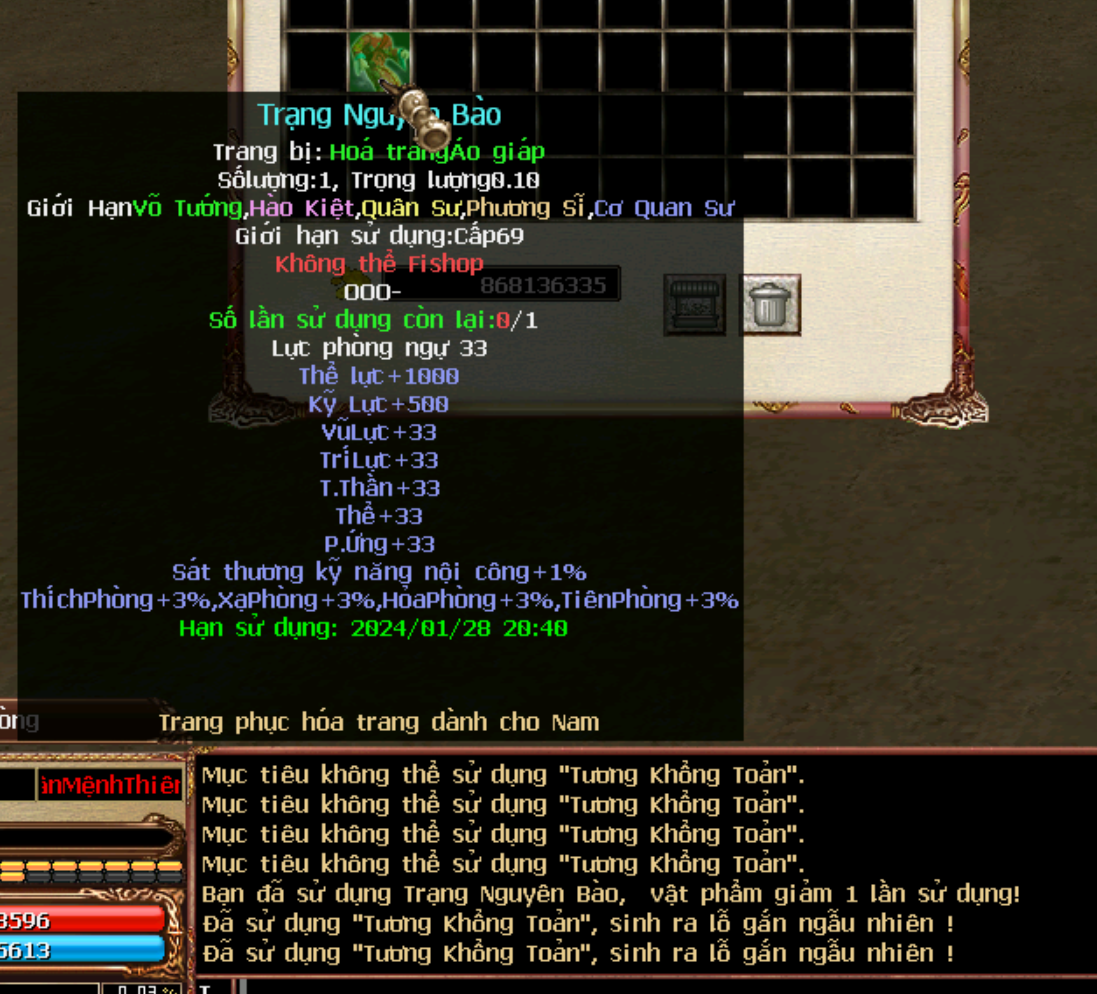Select the Trạng Nguyên Bào armor item
1097x994 pixels.
point(379,60)
